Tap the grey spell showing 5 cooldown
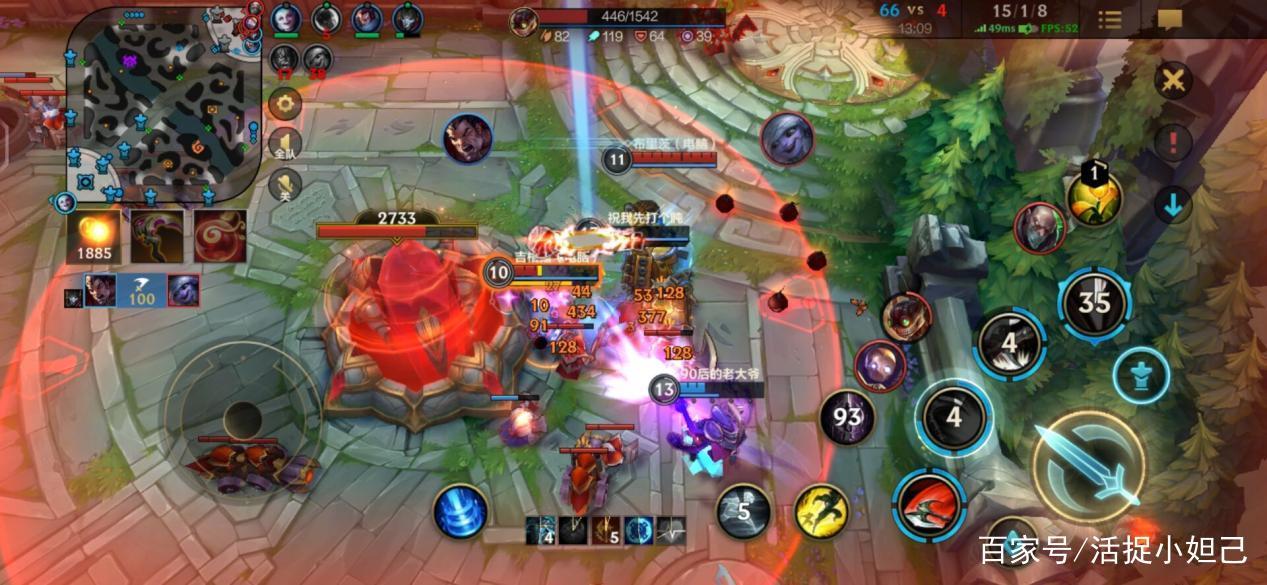 [x=743, y=511]
